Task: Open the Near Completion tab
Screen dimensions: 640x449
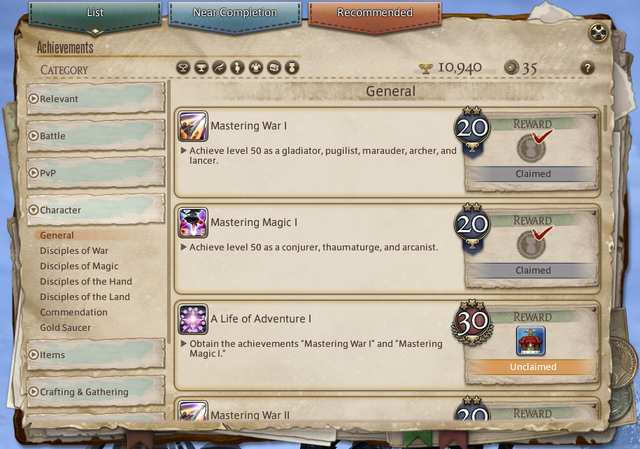Action: point(235,14)
